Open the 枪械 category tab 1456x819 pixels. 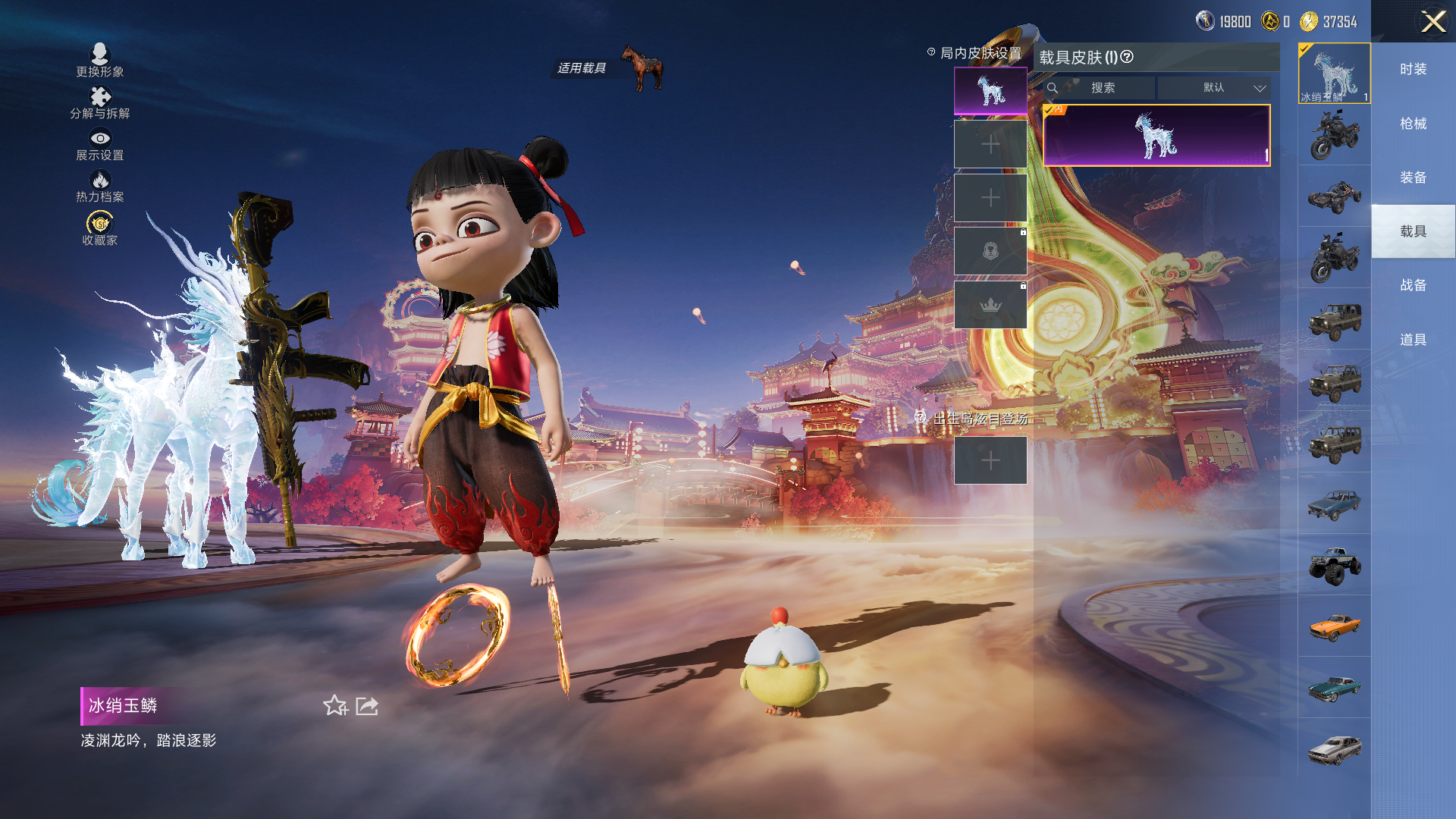tap(1413, 123)
